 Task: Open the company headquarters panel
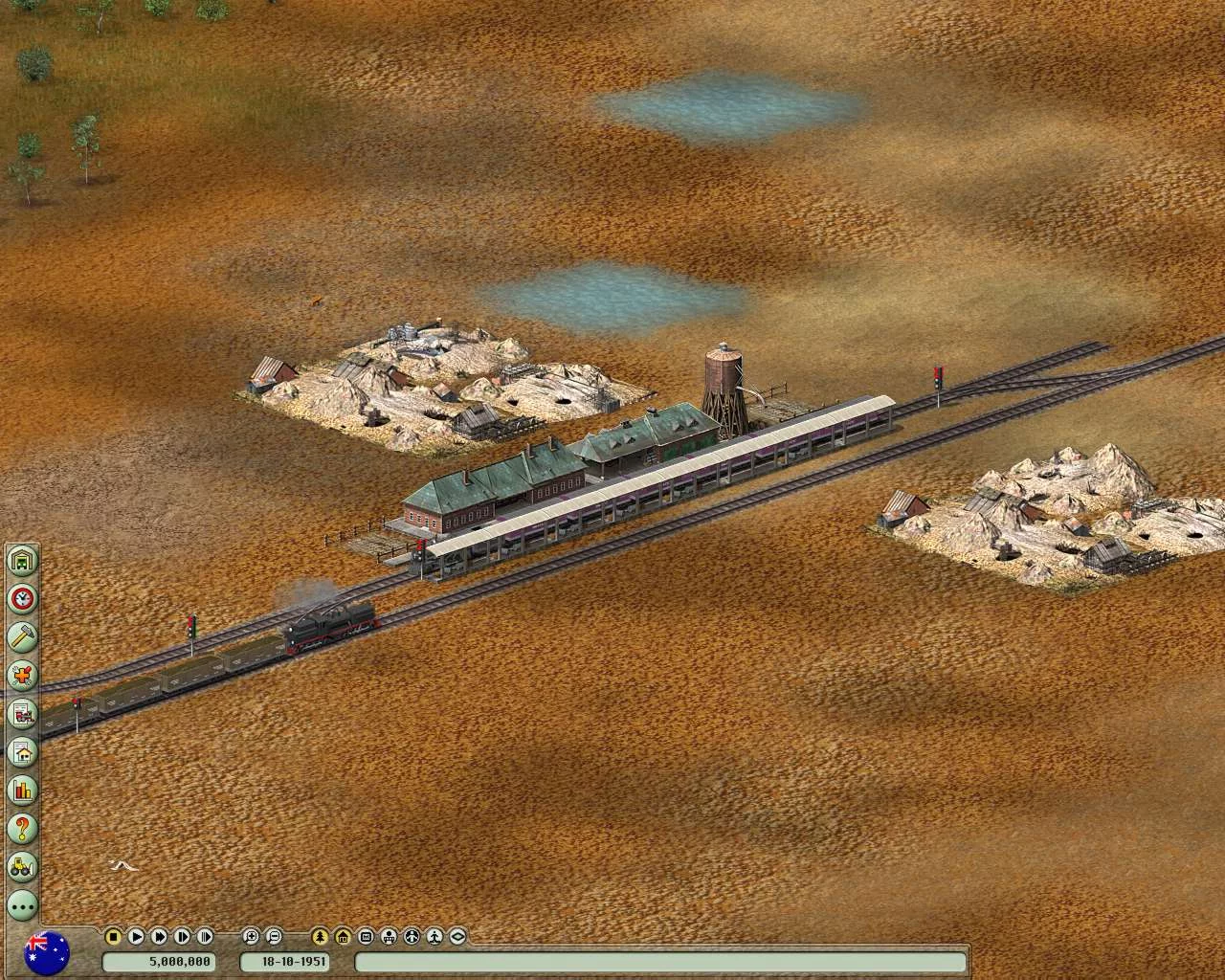[21, 751]
